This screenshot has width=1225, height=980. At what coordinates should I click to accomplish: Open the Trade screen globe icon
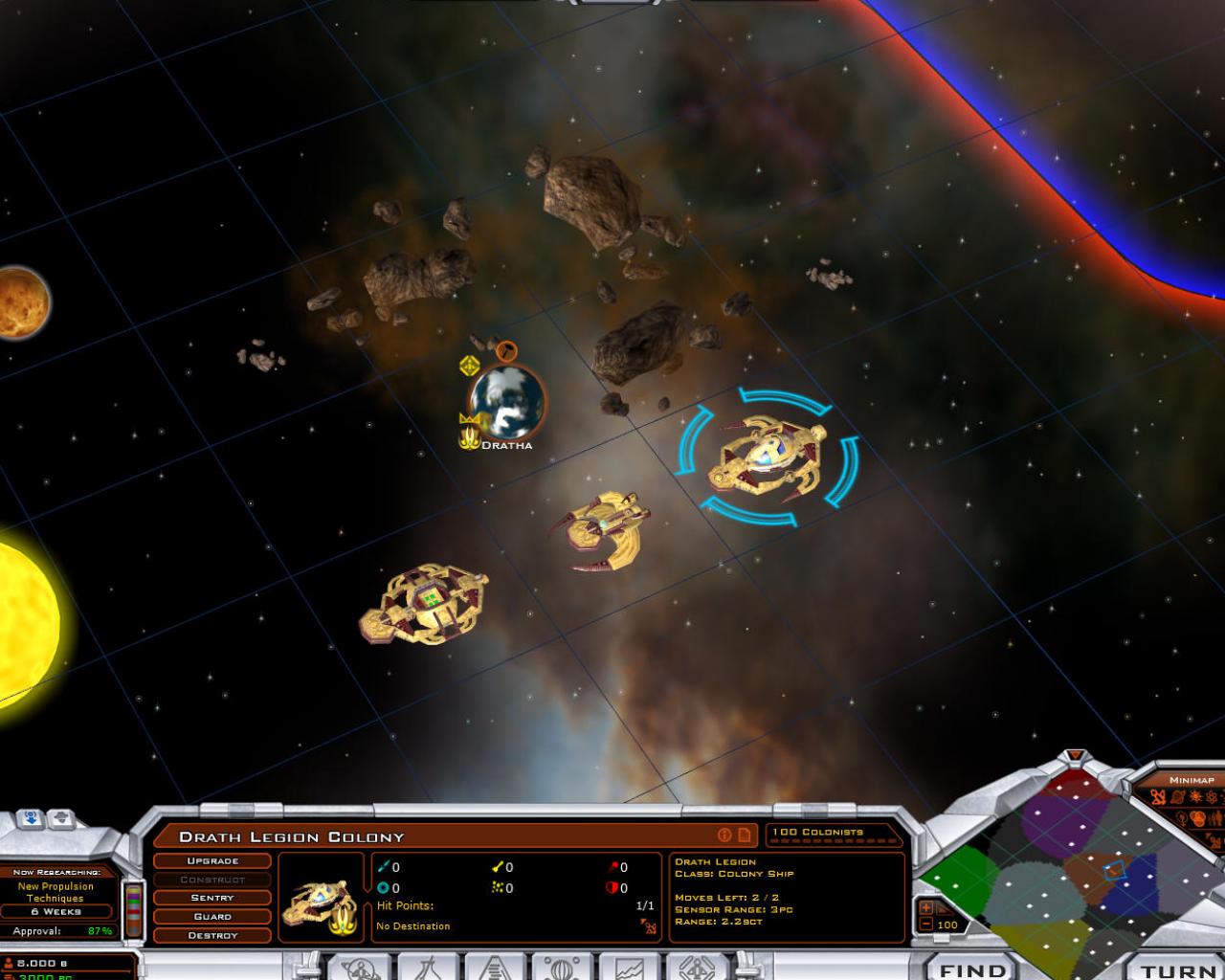560,970
